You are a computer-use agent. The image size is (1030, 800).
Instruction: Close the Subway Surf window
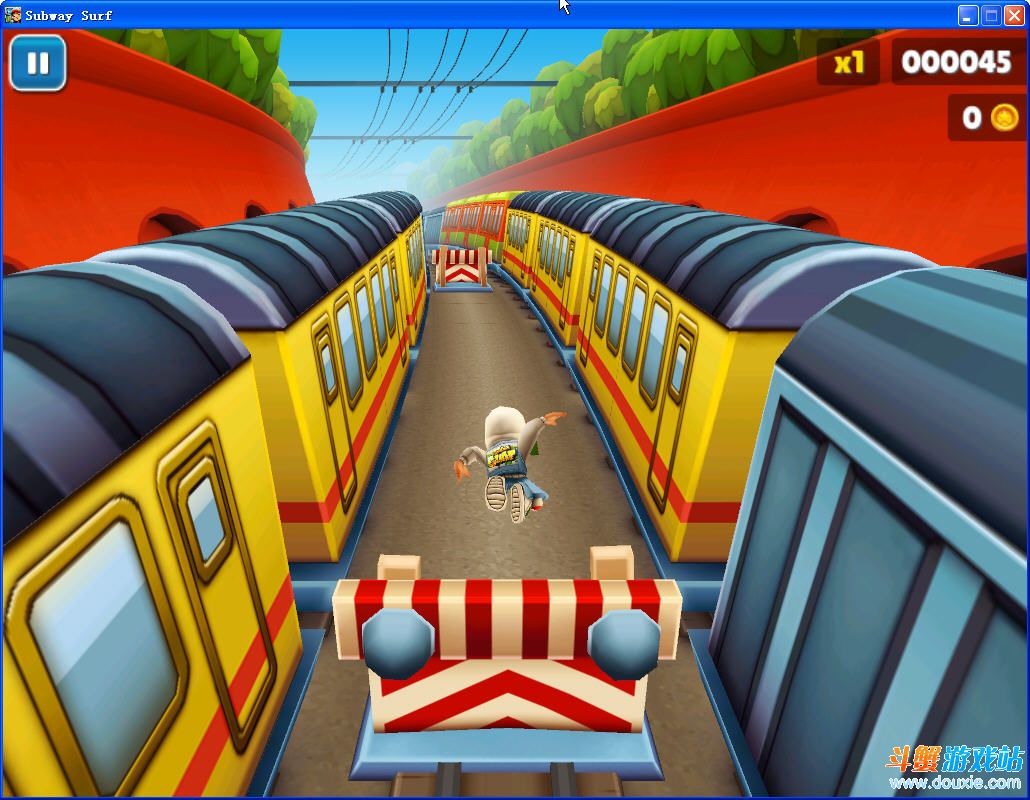coord(1013,15)
